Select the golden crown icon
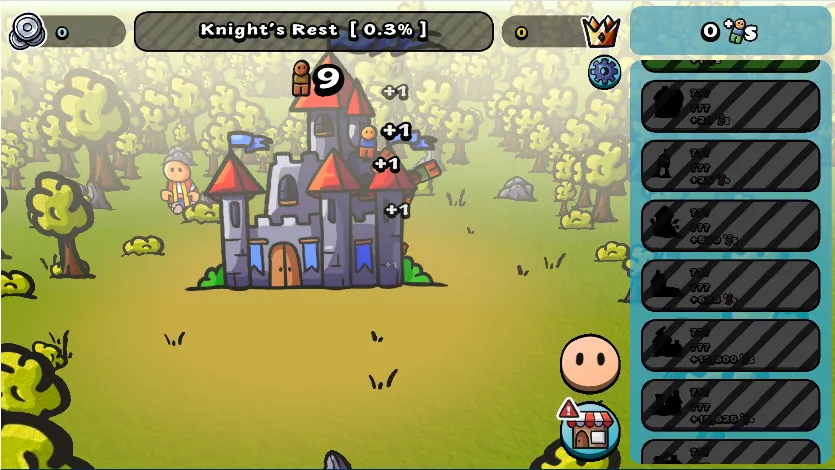The image size is (835, 470). click(600, 32)
